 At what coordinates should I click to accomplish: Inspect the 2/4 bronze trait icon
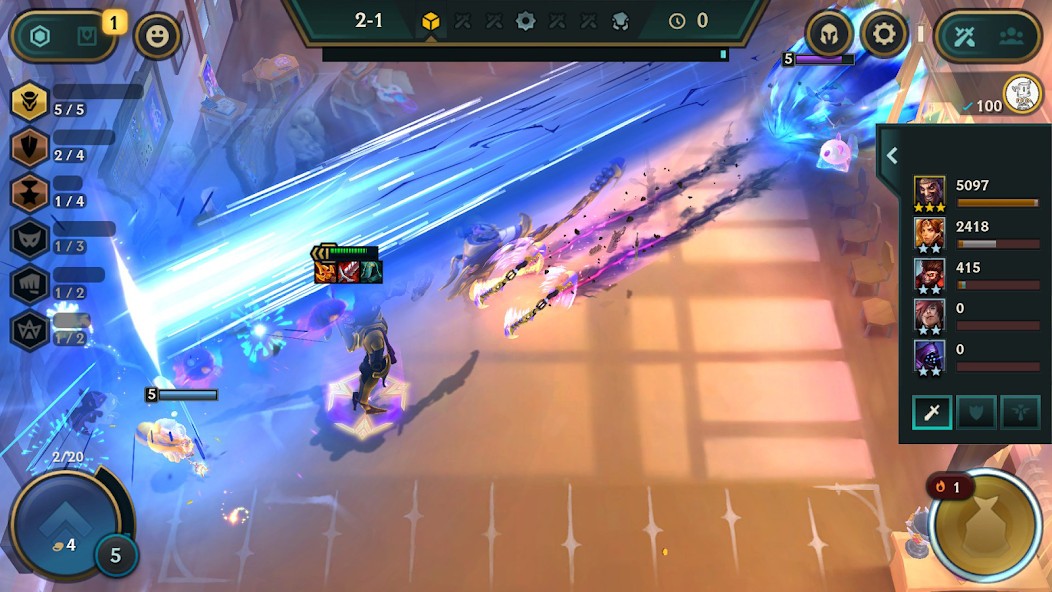pos(30,147)
